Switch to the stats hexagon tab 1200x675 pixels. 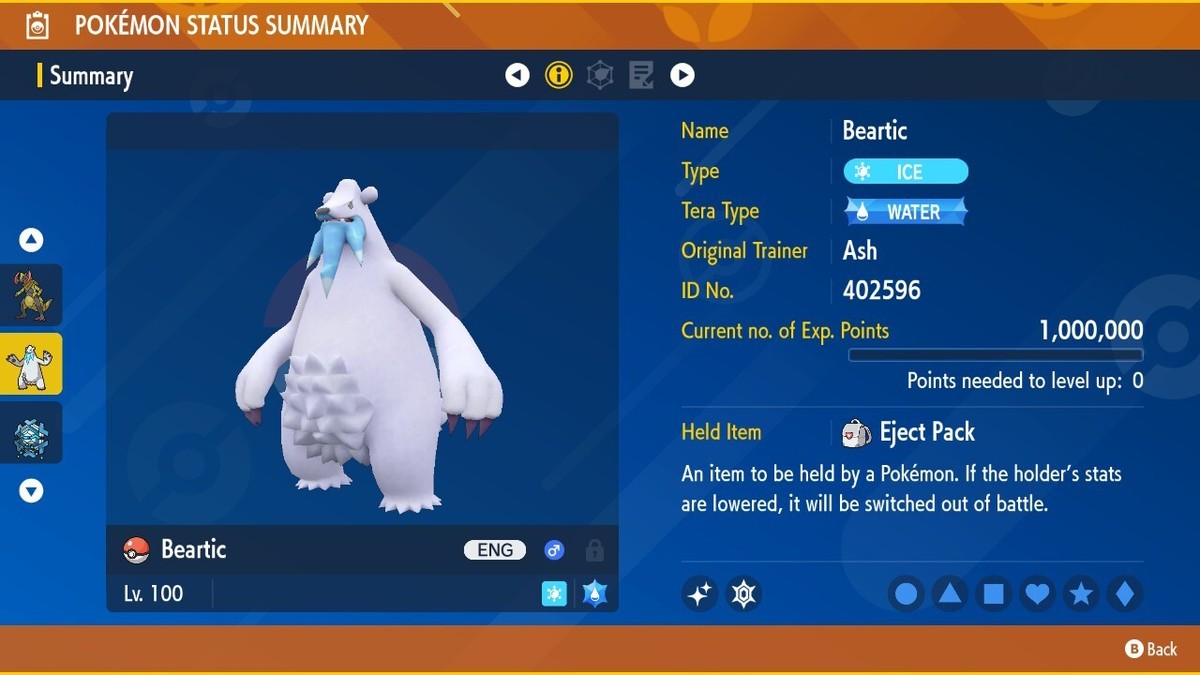click(x=600, y=75)
